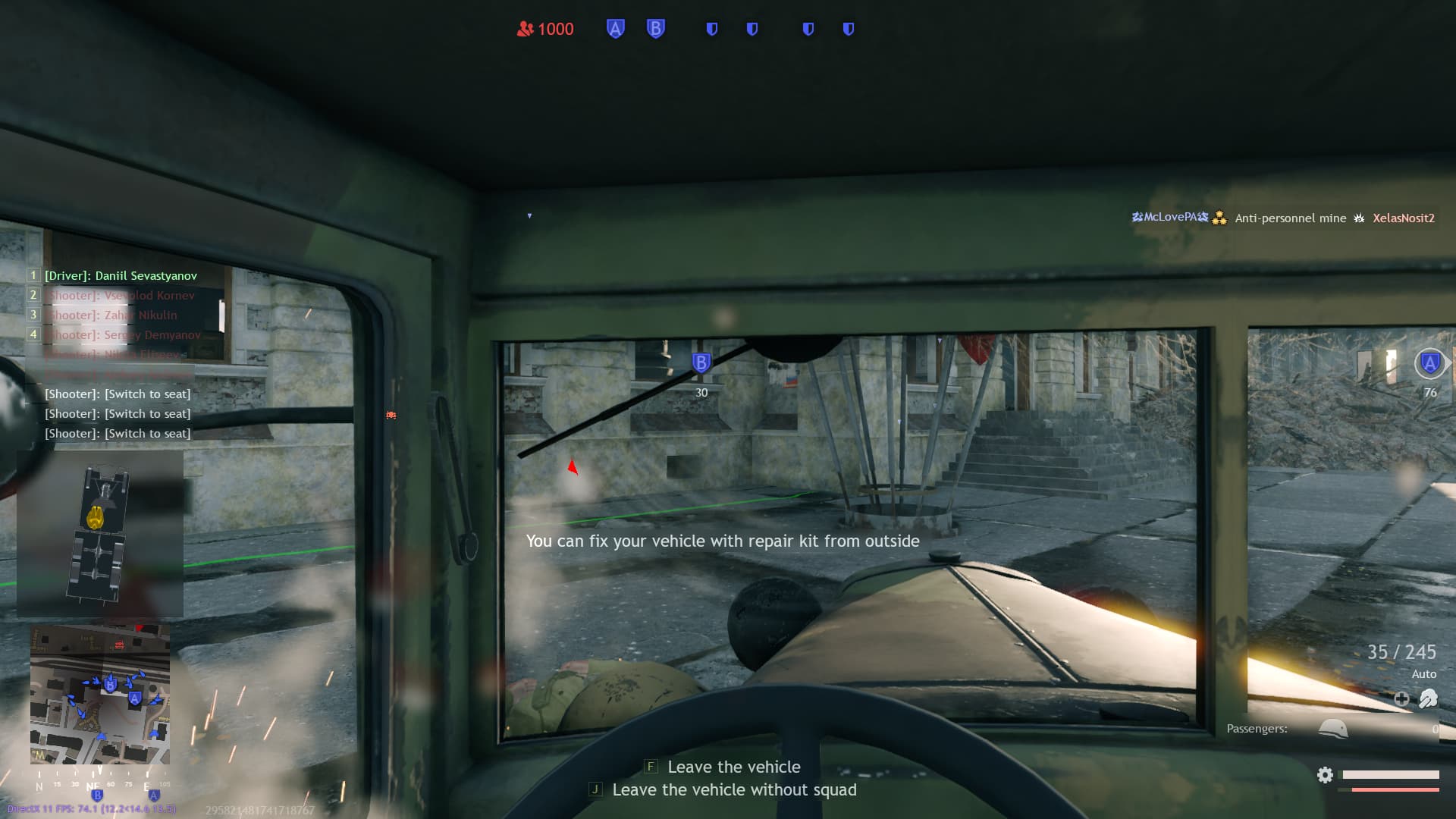The image size is (1456, 819).
Task: Toggle the Auto fire mode label
Action: [1424, 673]
